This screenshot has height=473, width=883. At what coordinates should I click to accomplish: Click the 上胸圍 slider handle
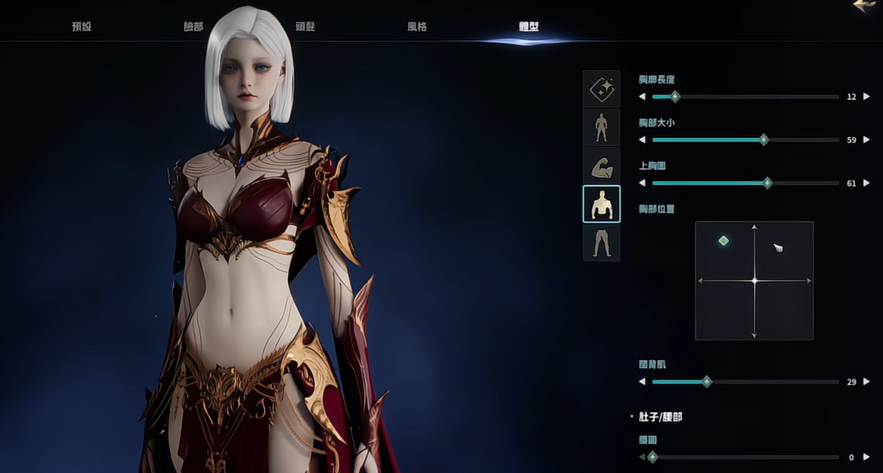[767, 183]
